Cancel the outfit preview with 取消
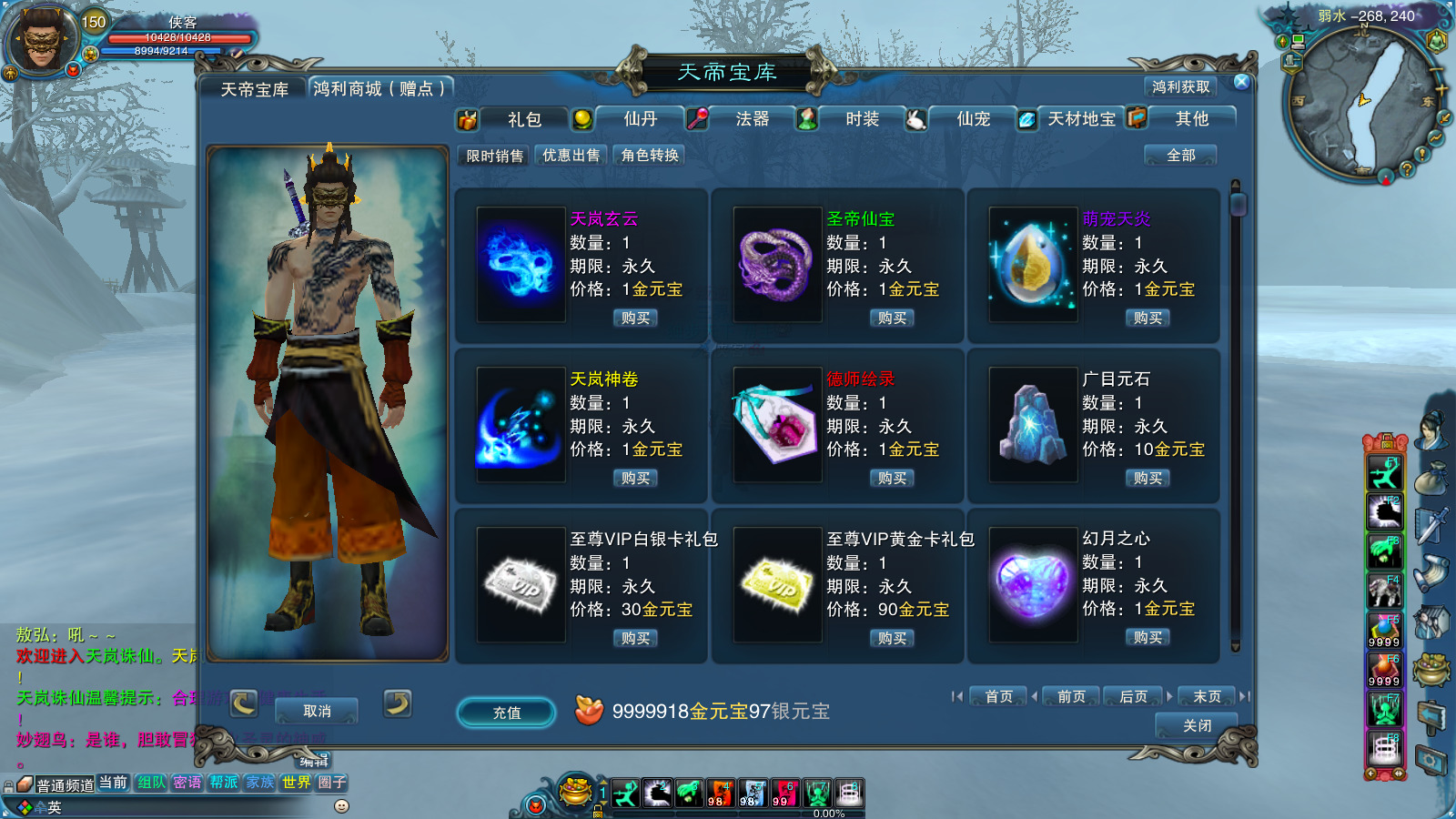1456x819 pixels. 317,712
